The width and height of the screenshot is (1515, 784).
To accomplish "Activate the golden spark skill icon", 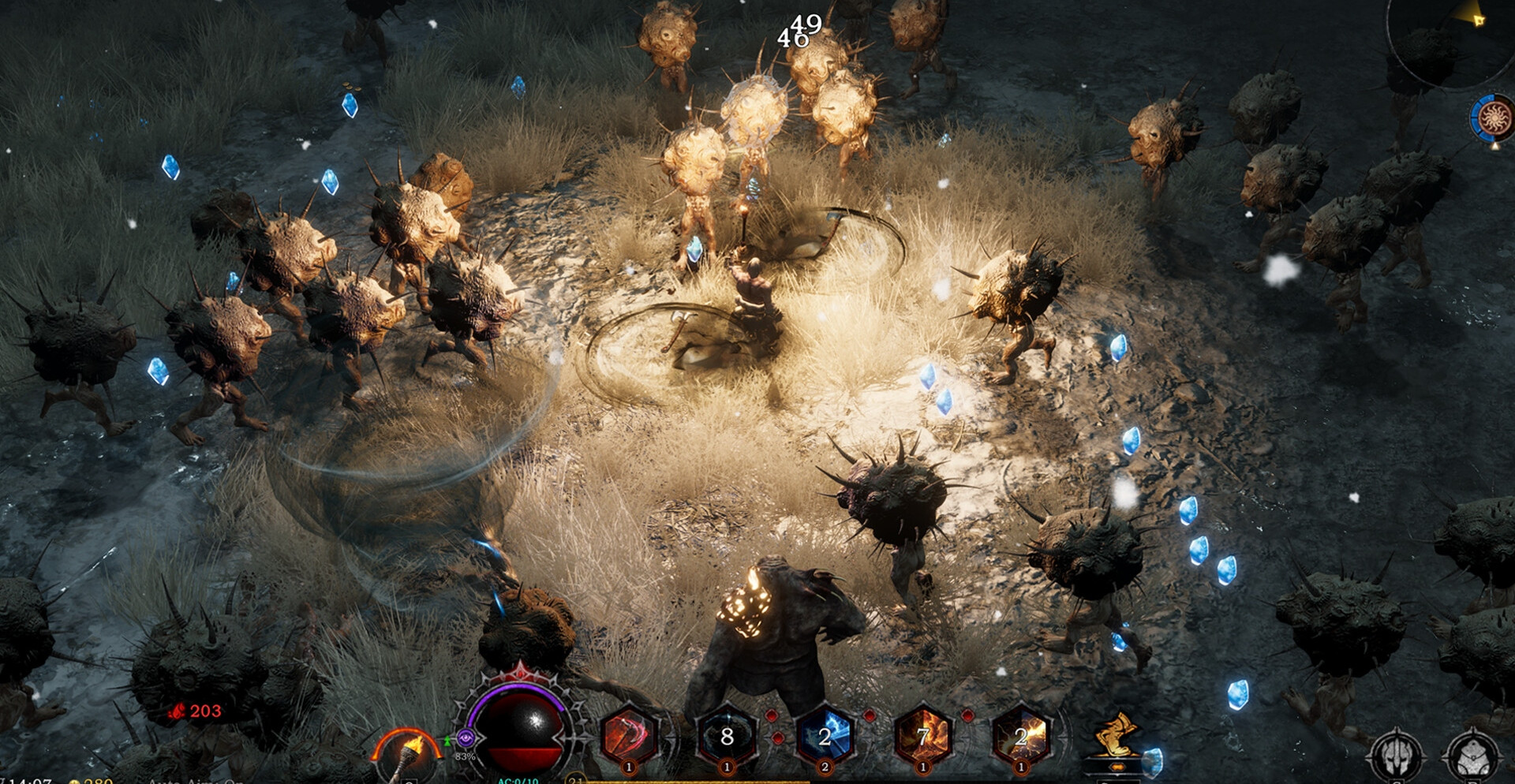I will (1020, 737).
